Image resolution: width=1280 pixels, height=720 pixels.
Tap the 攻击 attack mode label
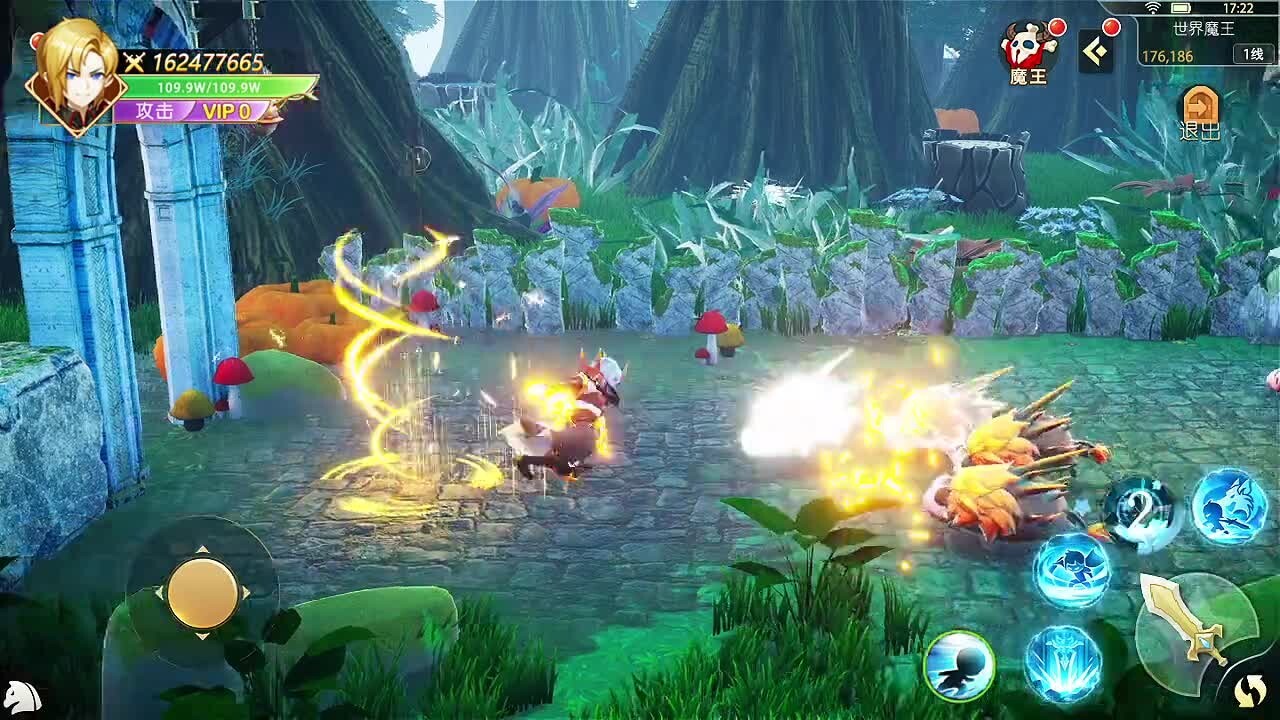[155, 111]
